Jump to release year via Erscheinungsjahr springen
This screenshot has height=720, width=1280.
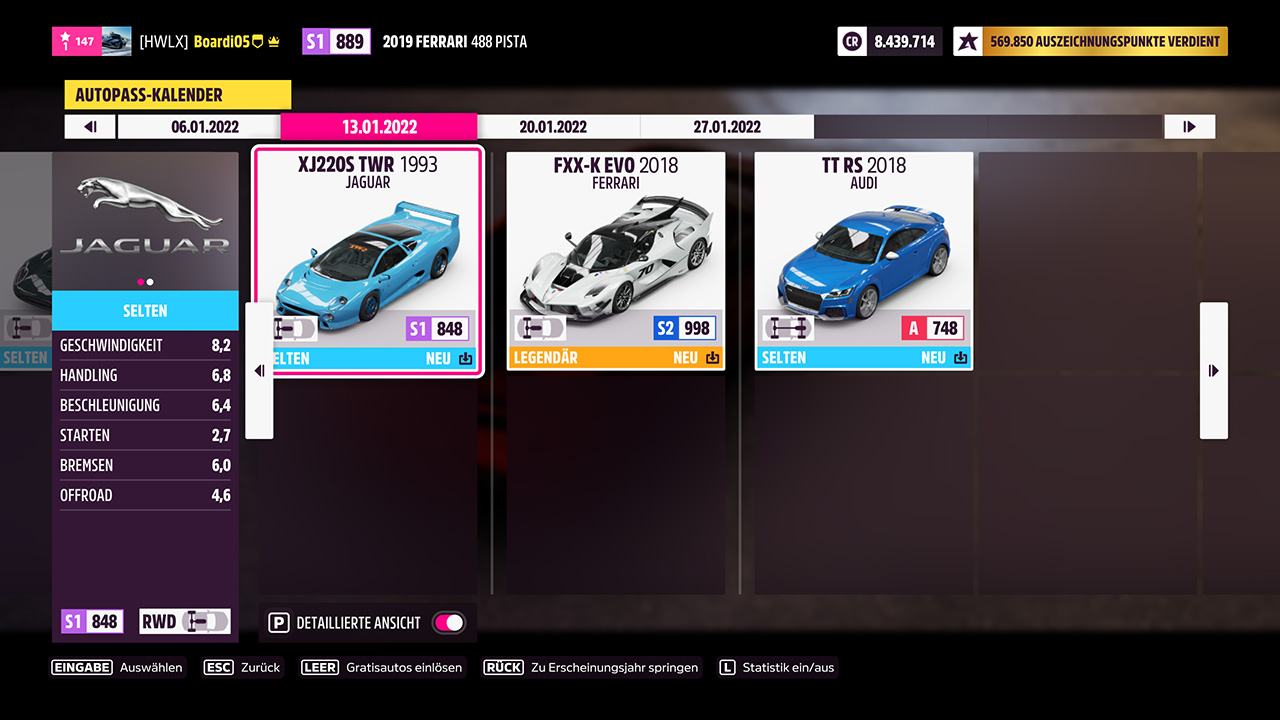tap(592, 667)
